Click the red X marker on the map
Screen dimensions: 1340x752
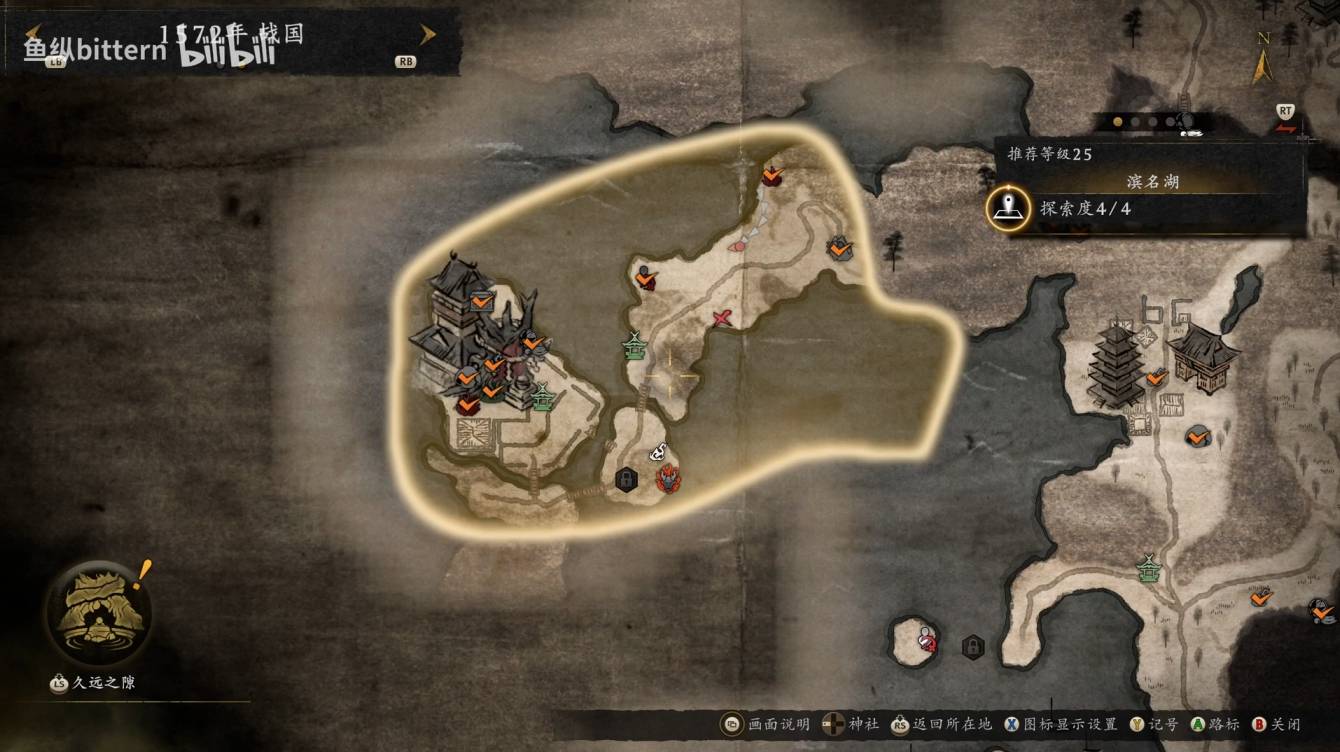tap(723, 318)
